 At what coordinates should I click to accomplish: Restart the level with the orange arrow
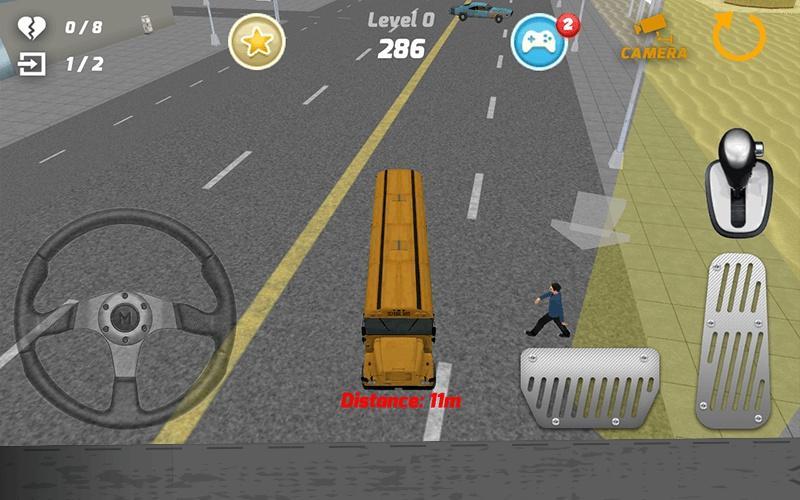coord(739,36)
